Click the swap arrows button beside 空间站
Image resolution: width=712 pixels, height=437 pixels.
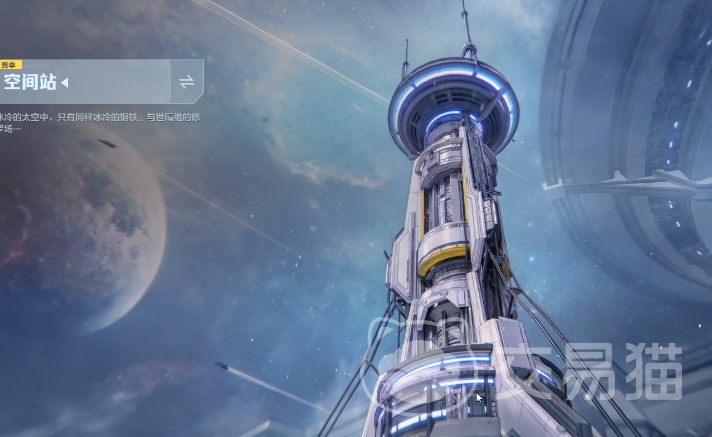(x=186, y=81)
